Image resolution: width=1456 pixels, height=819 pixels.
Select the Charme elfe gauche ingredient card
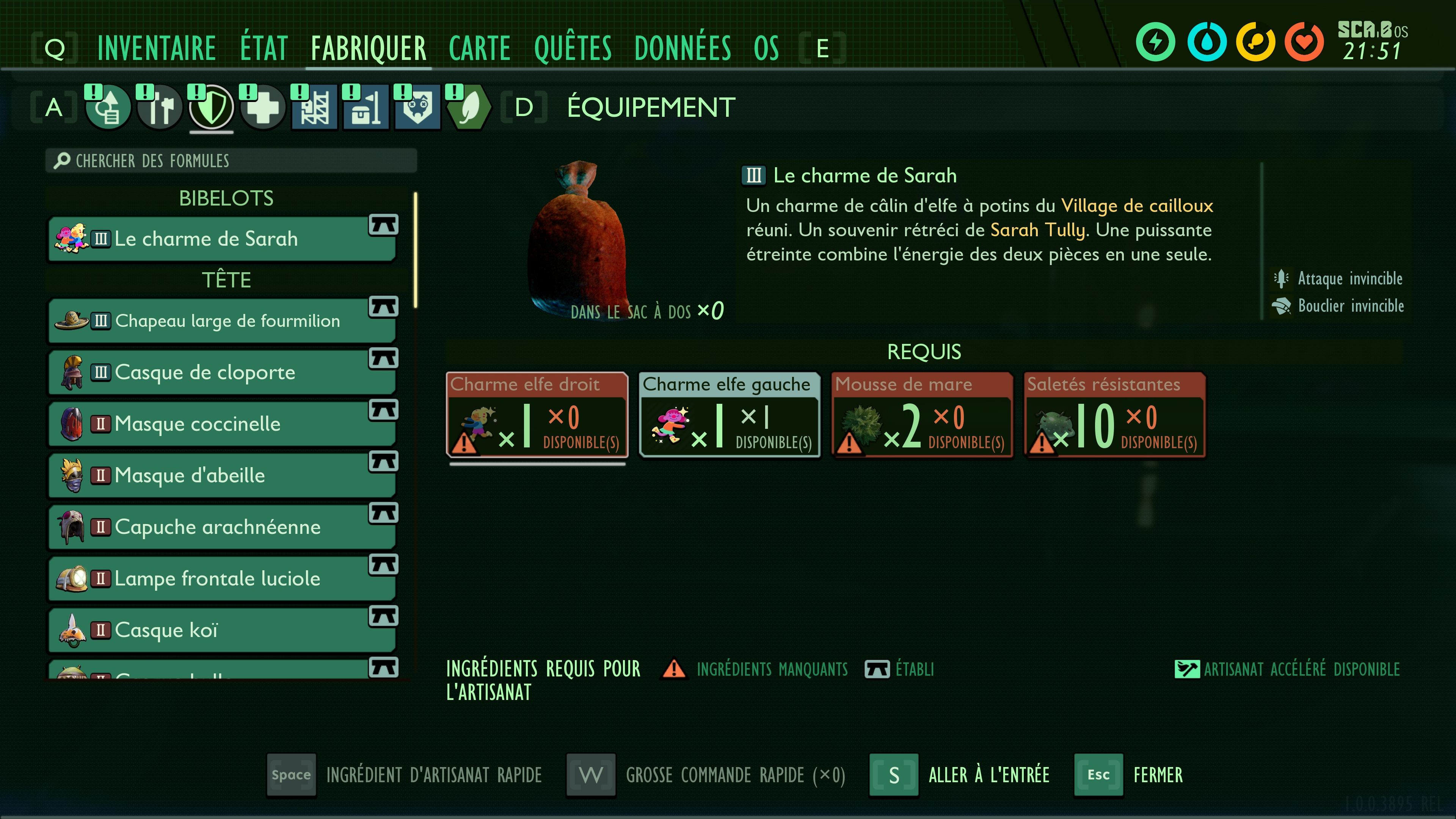[730, 417]
